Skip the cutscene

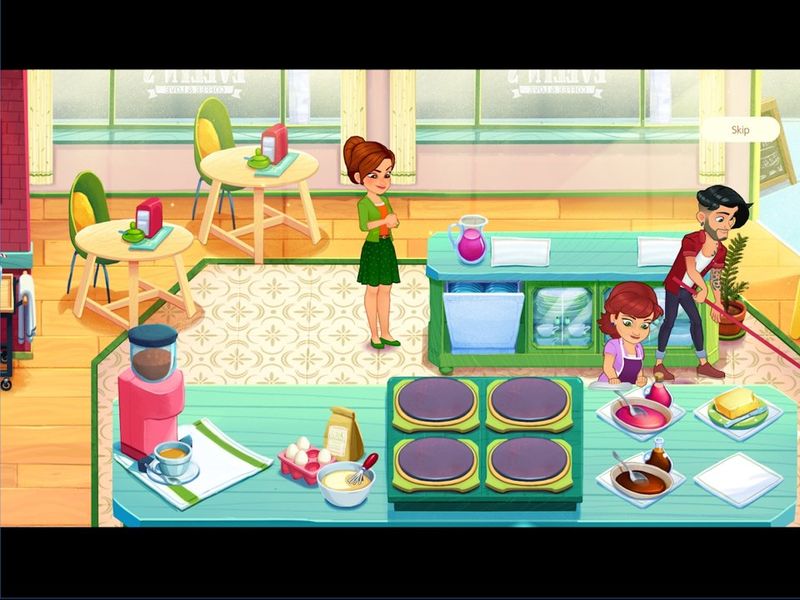(740, 130)
